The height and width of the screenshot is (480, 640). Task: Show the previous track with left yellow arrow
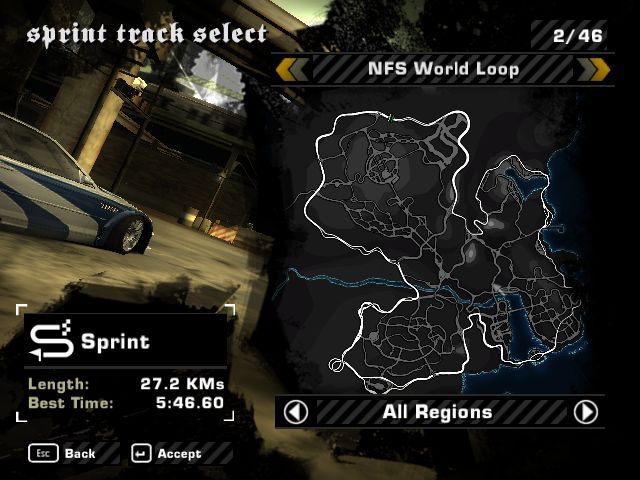(291, 69)
